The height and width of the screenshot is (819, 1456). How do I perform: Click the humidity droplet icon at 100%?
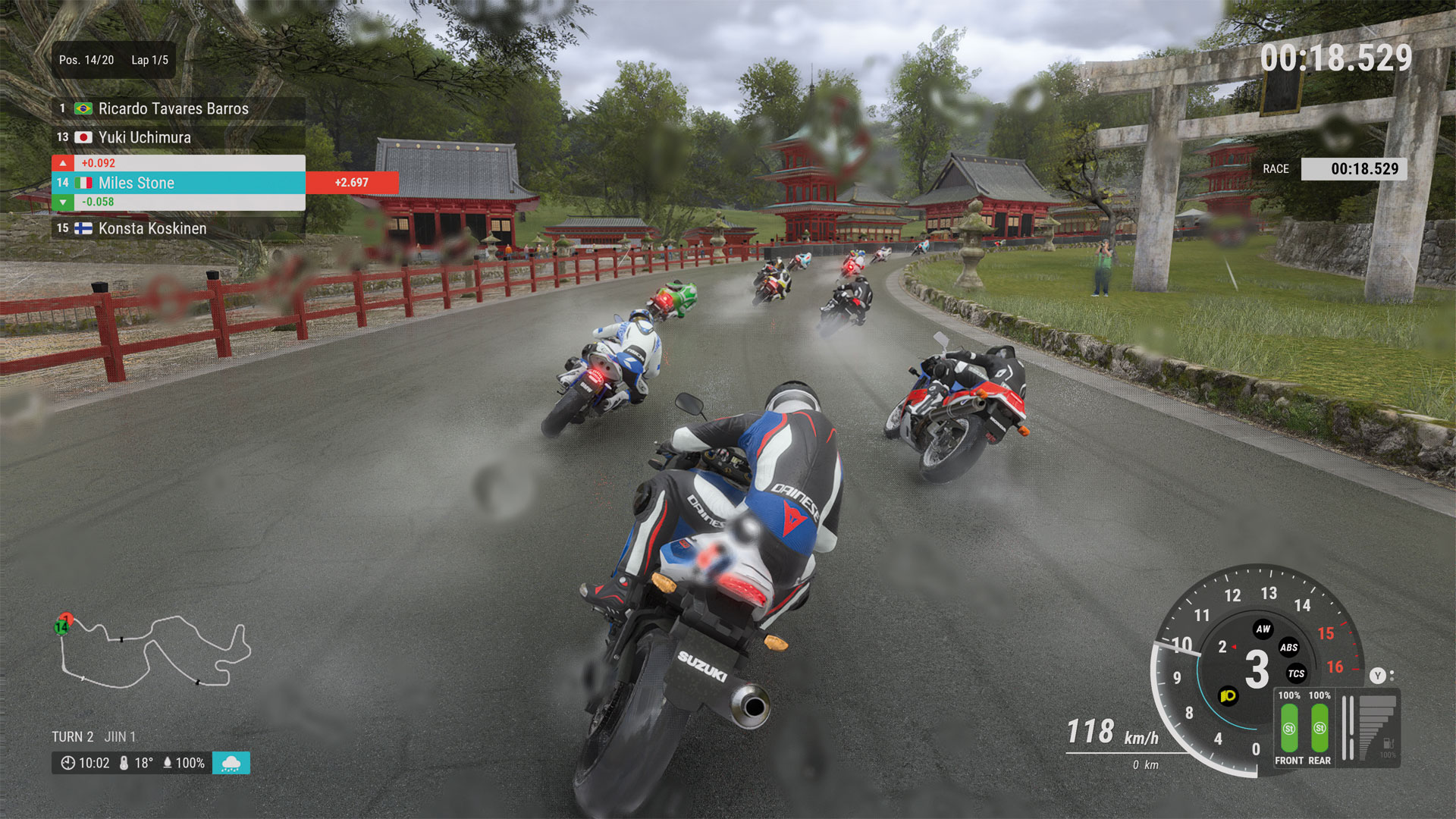tap(168, 764)
